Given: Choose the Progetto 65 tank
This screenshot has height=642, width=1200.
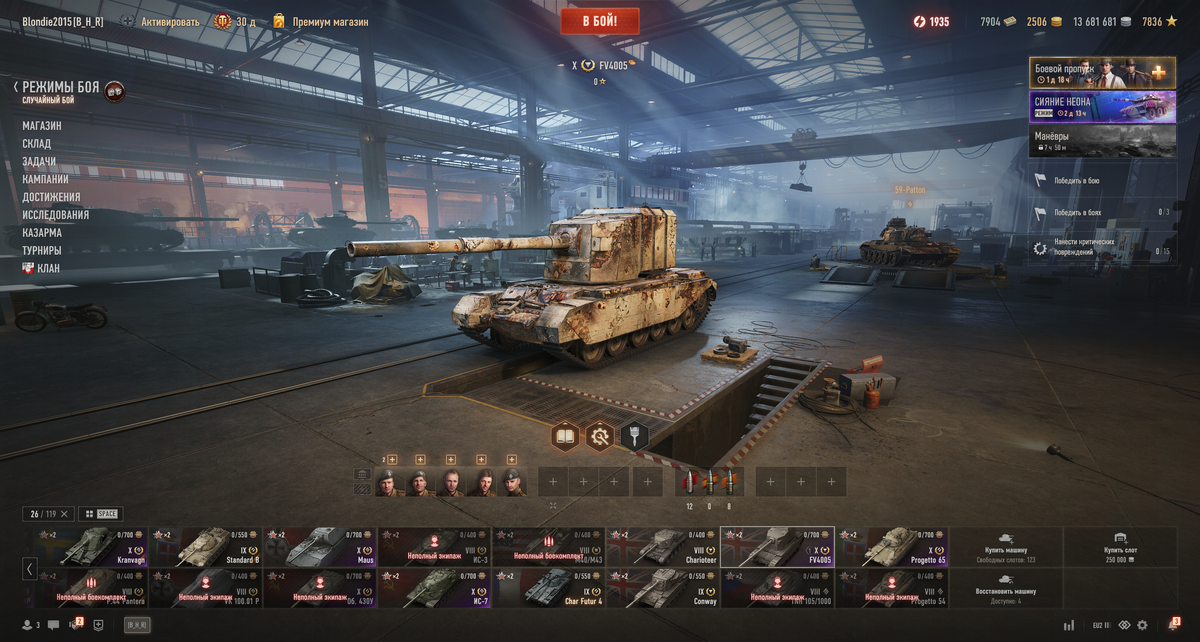Looking at the screenshot, I should [x=891, y=546].
